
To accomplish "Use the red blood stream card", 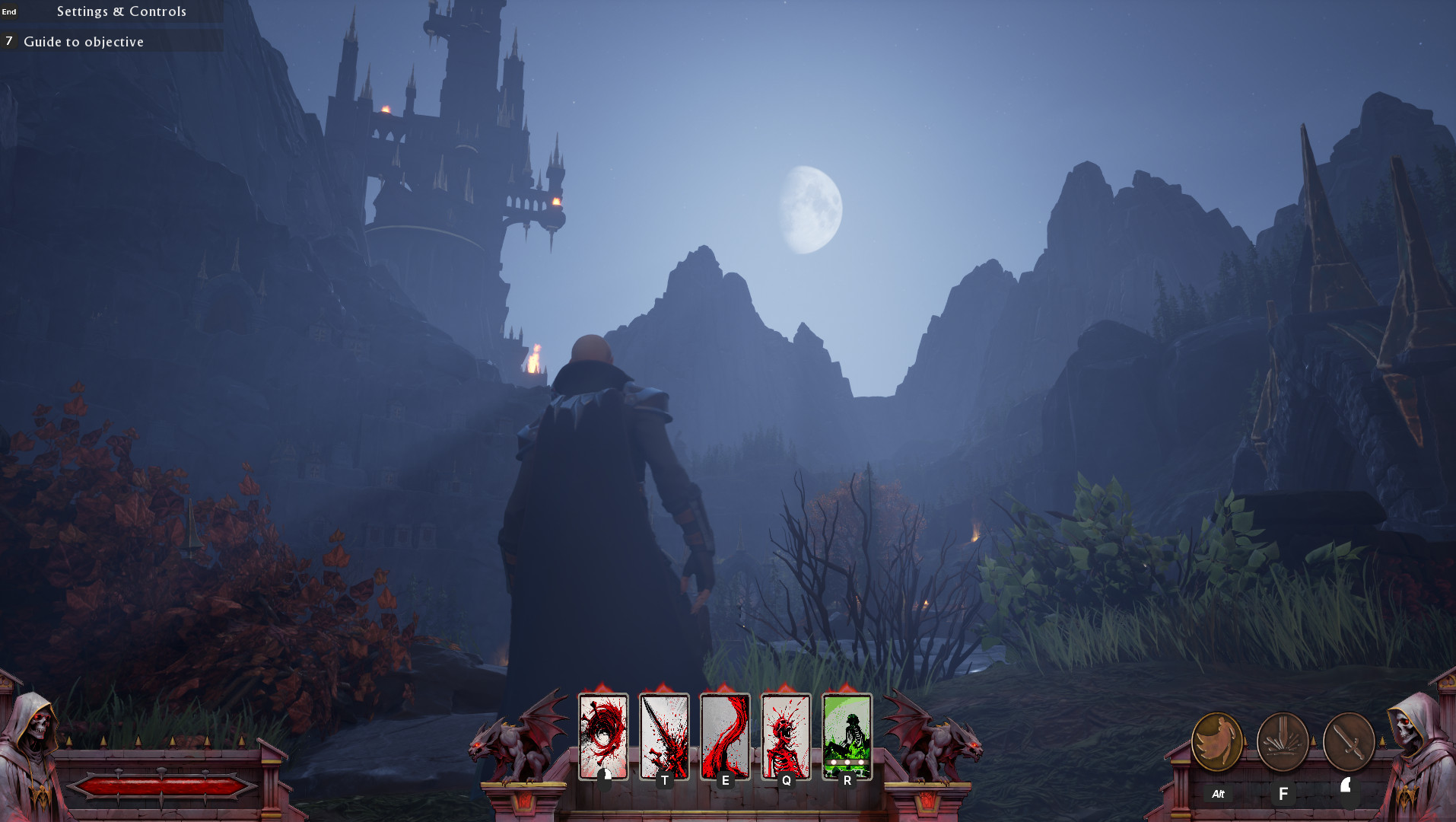I will (x=725, y=735).
